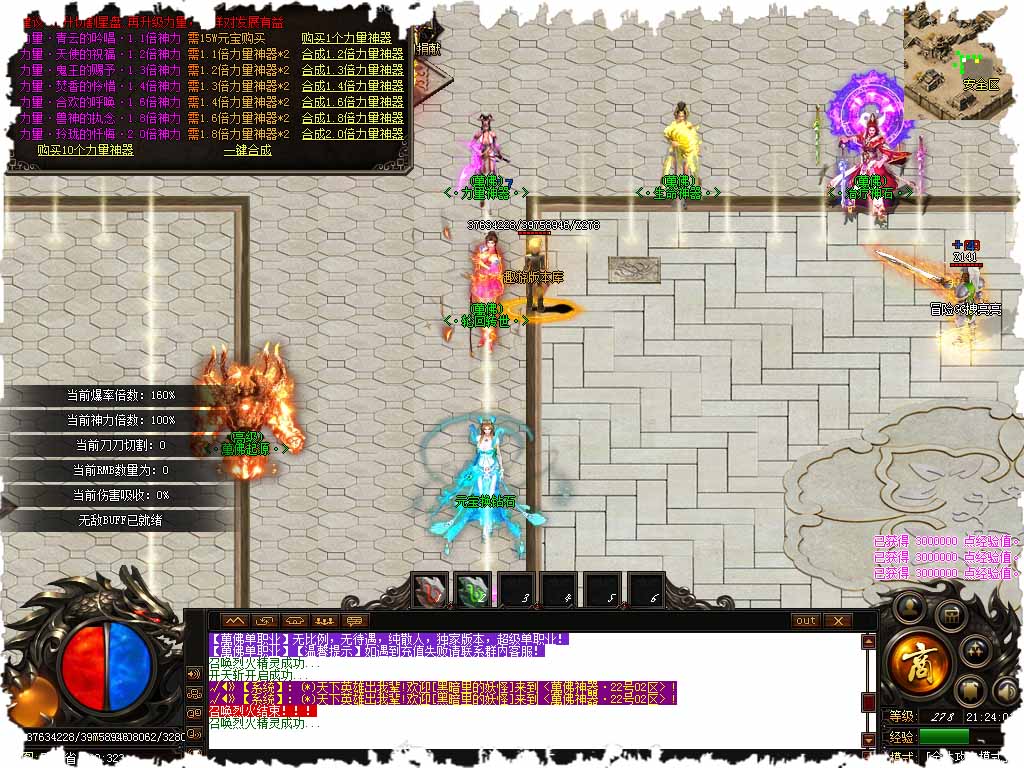This screenshot has width=1024, height=768.
Task: Close the chat panel with X
Action: (x=837, y=621)
